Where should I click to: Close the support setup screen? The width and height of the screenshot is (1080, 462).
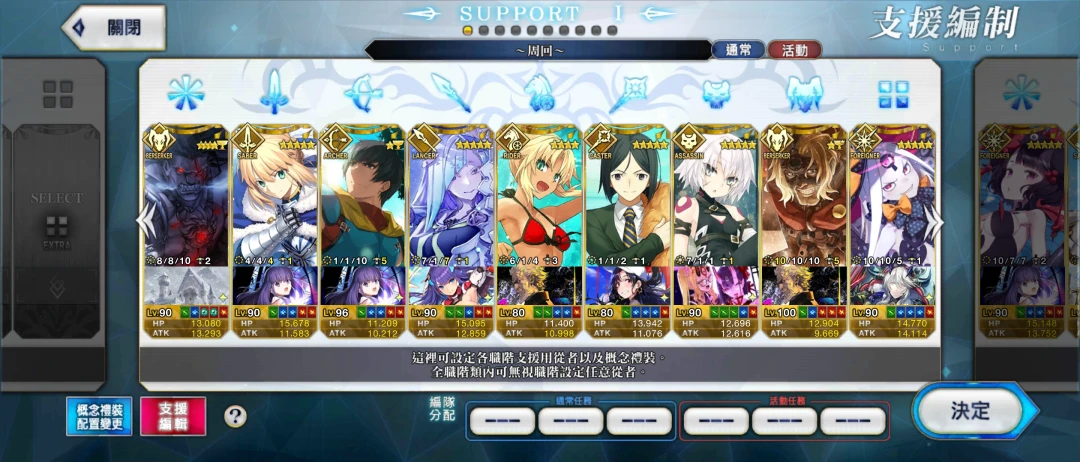pos(113,28)
